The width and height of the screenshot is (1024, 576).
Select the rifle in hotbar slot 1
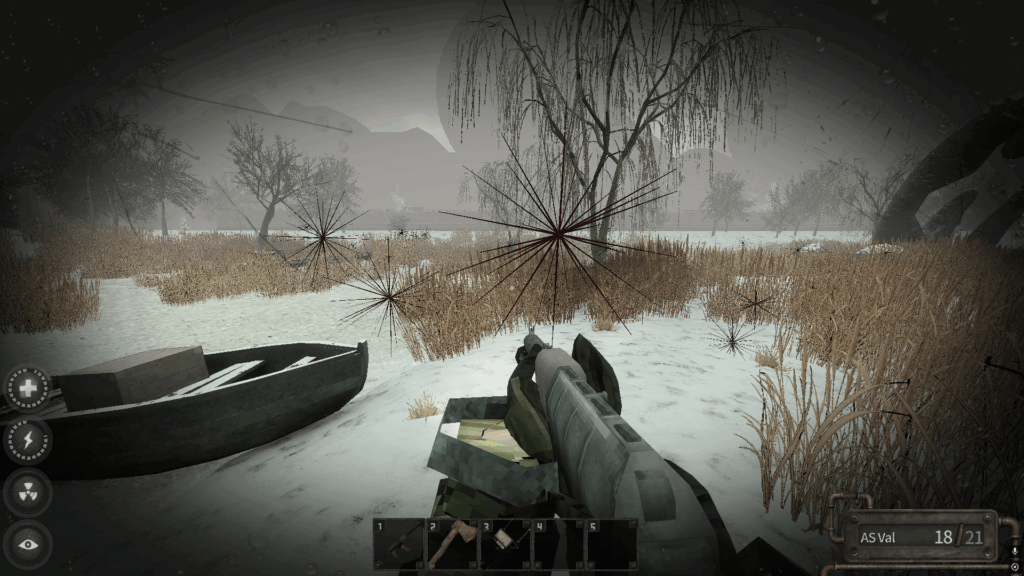click(x=399, y=544)
